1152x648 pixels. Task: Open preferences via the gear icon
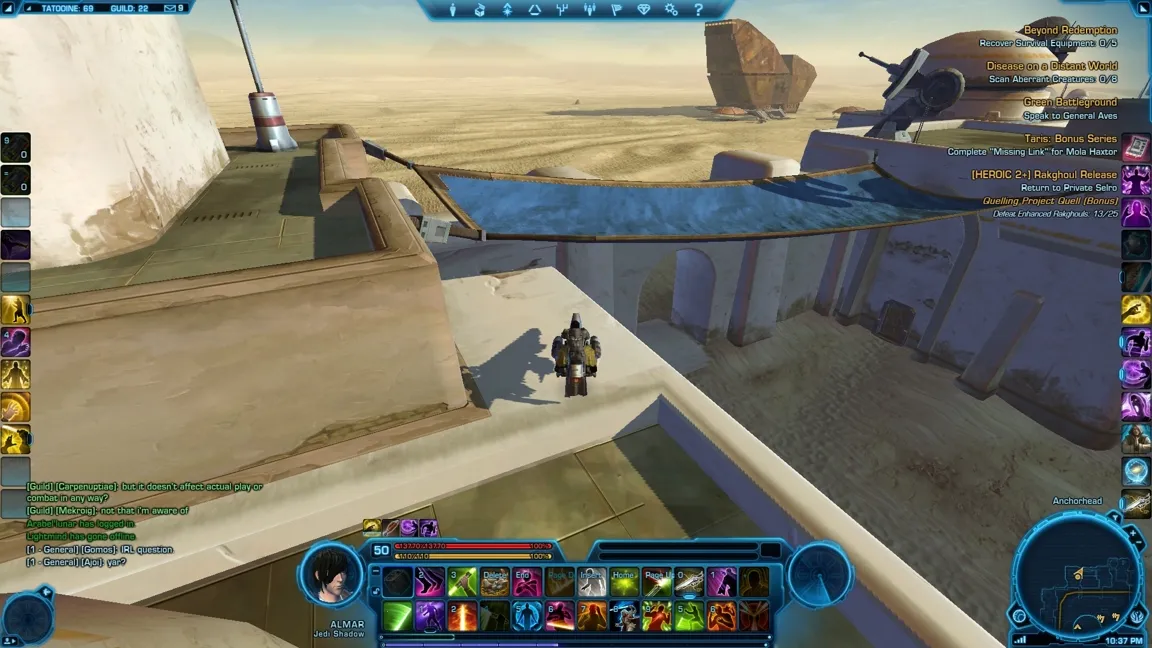671,10
